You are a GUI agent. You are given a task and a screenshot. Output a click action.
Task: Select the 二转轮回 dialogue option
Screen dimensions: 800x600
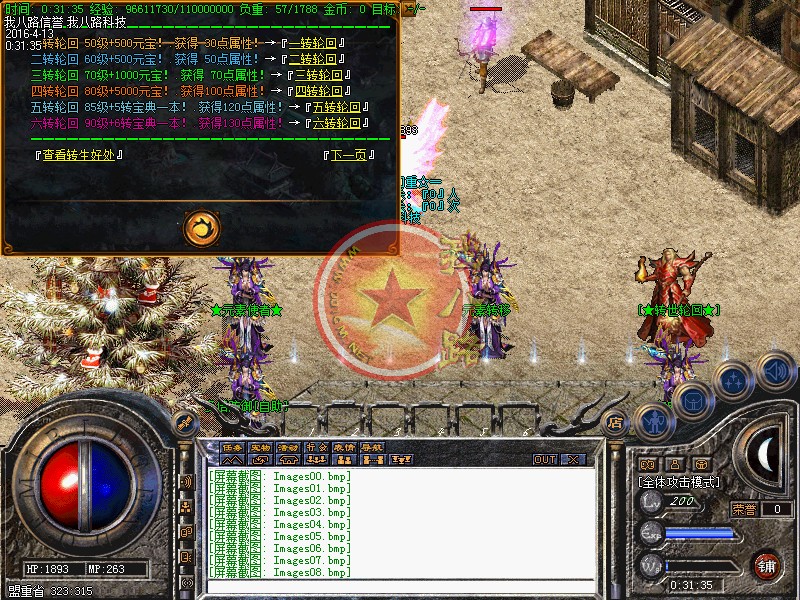(x=317, y=59)
